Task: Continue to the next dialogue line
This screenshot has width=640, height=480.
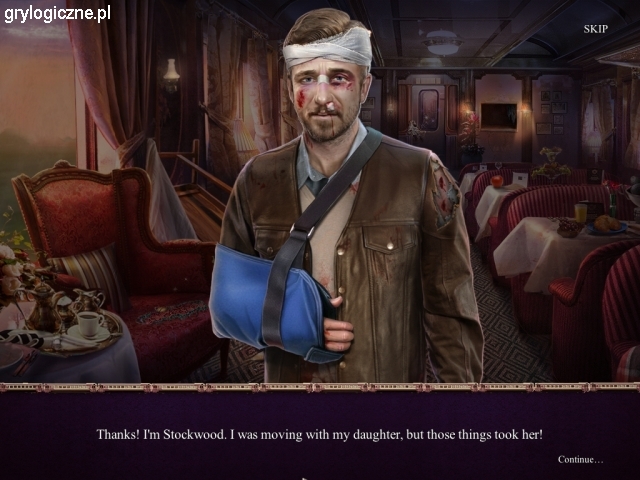Action: click(580, 459)
